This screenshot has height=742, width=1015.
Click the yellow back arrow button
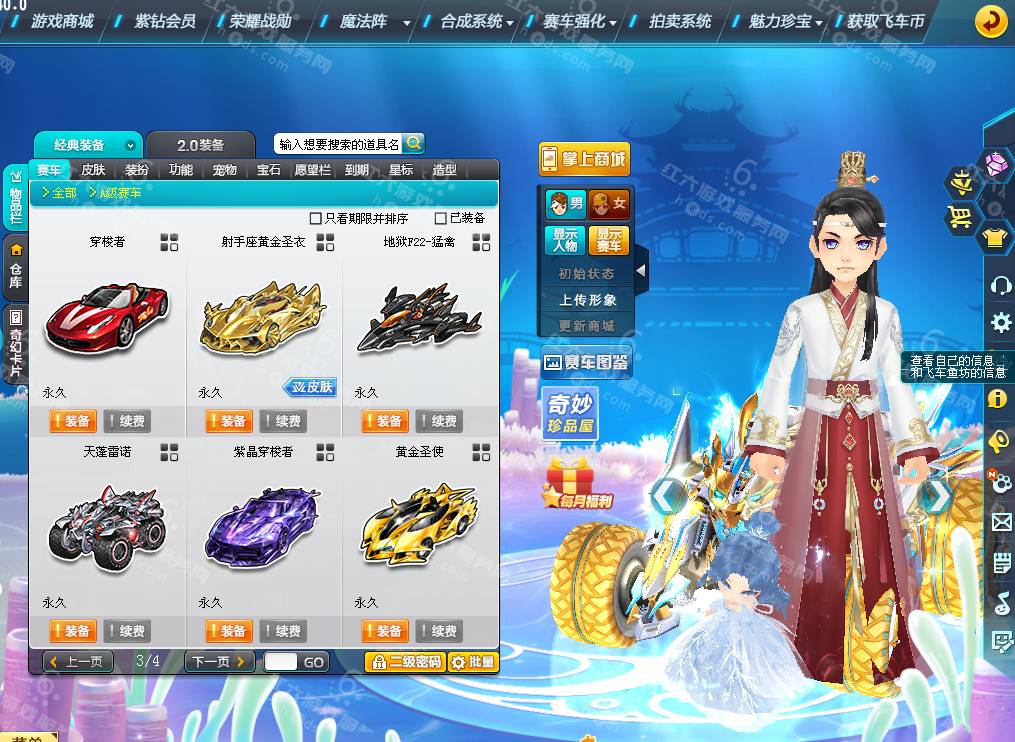[x=990, y=21]
